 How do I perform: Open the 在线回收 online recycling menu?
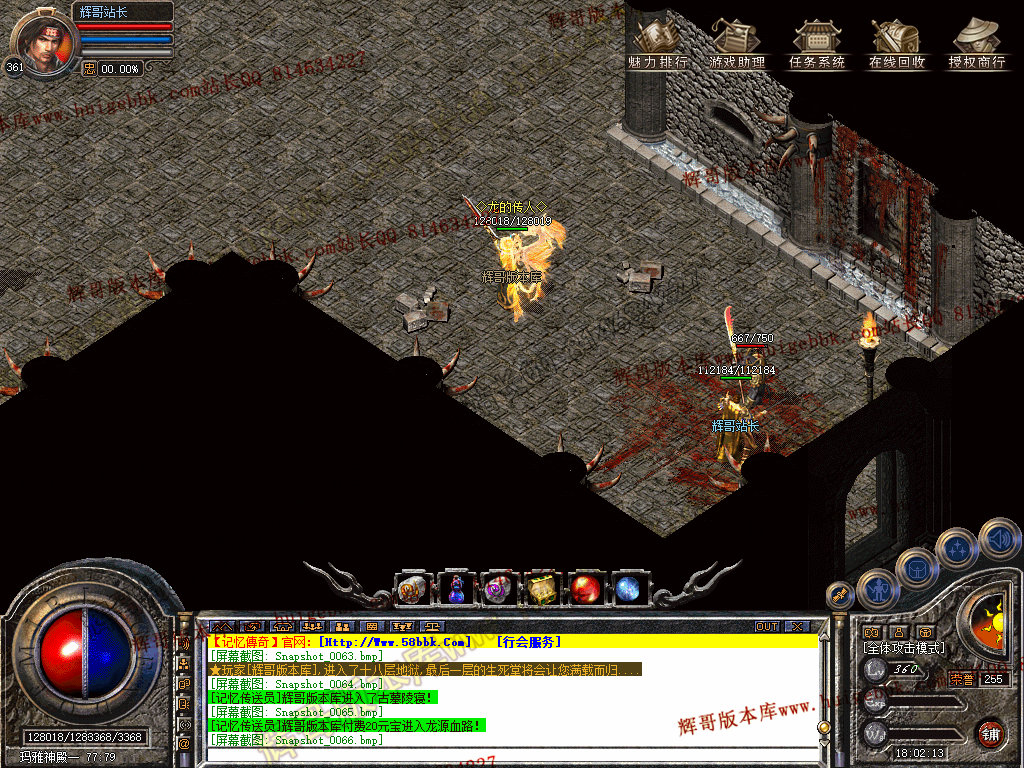(897, 45)
